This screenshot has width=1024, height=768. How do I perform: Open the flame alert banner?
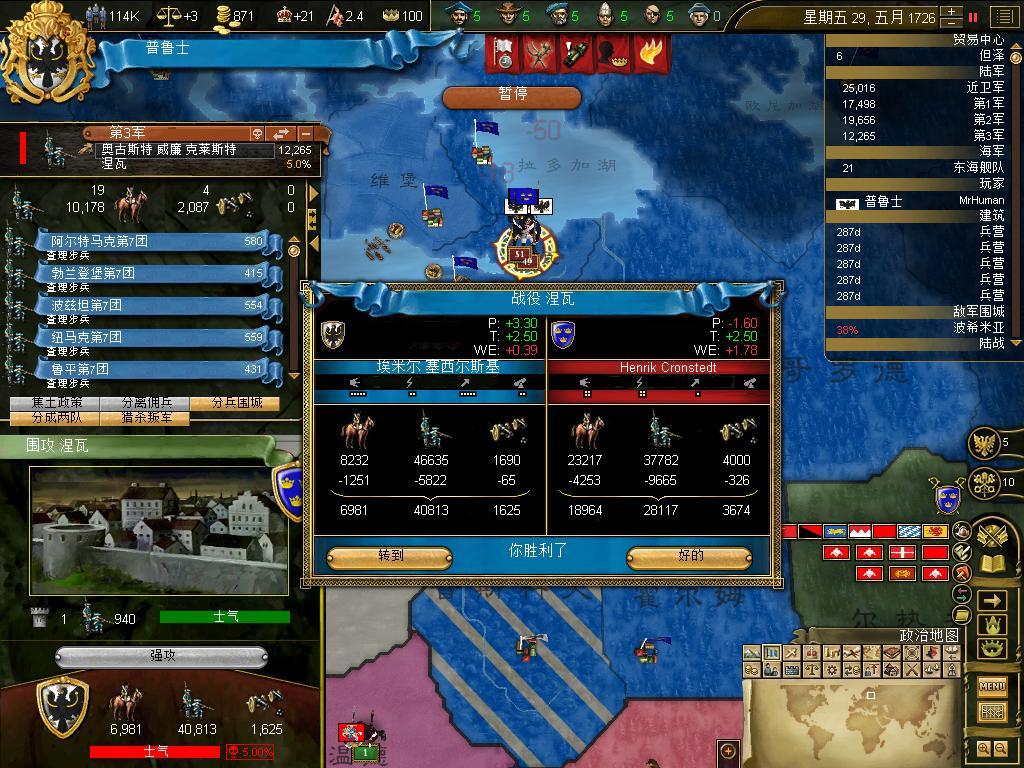[651, 52]
